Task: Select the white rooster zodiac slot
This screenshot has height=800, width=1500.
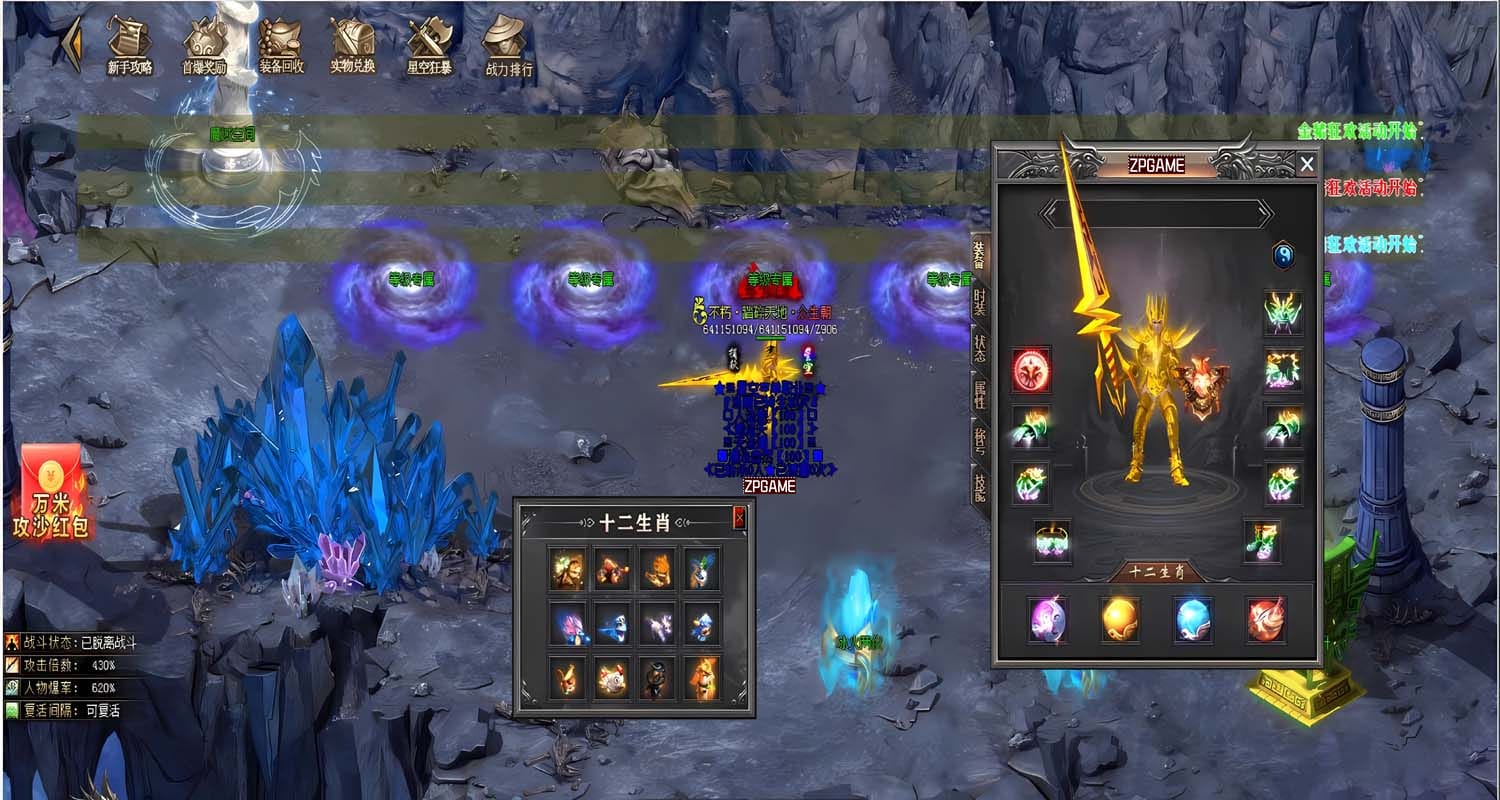Action: pyautogui.click(x=613, y=679)
